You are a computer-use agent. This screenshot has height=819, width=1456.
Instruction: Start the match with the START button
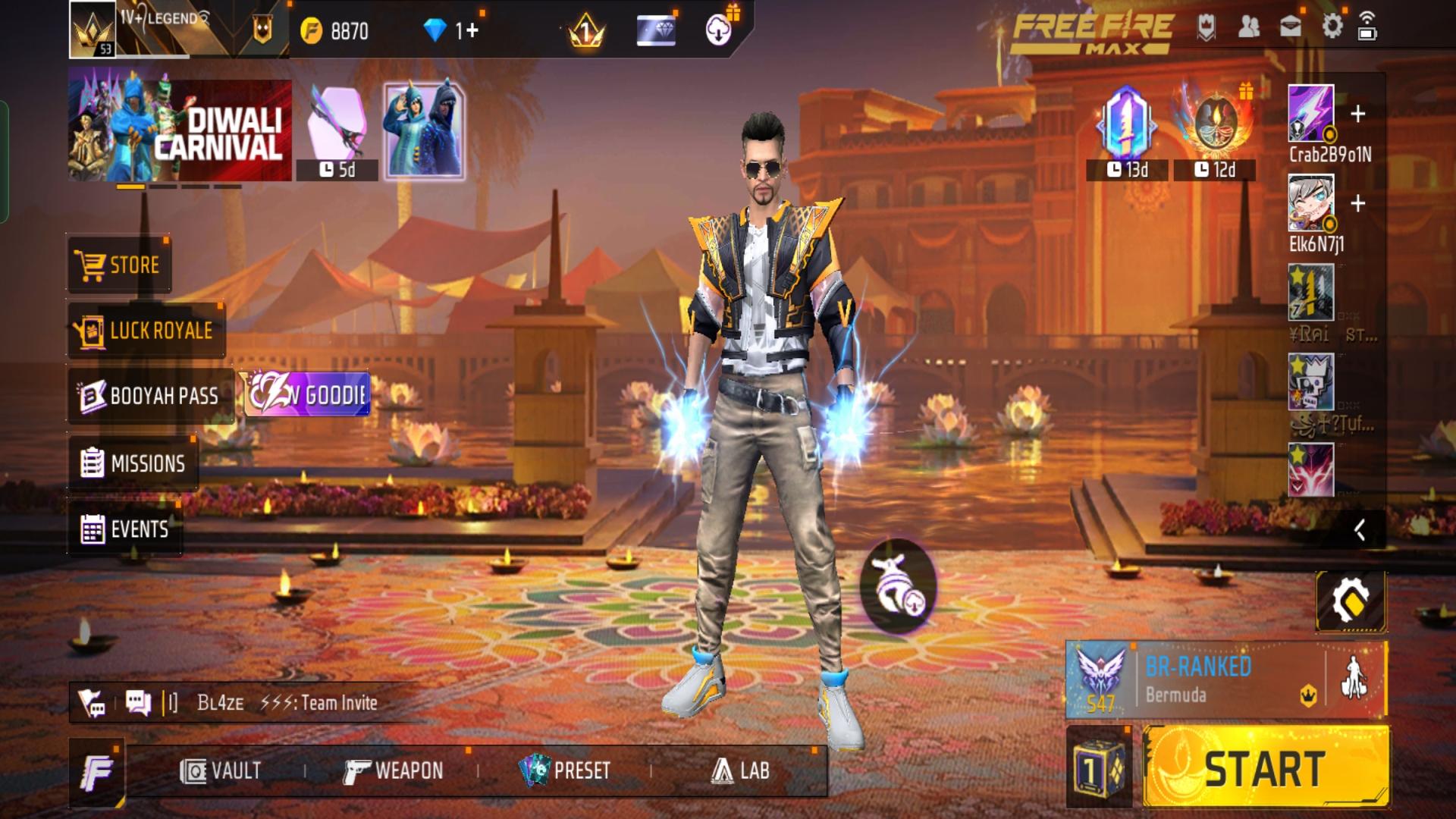pyautogui.click(x=1265, y=768)
